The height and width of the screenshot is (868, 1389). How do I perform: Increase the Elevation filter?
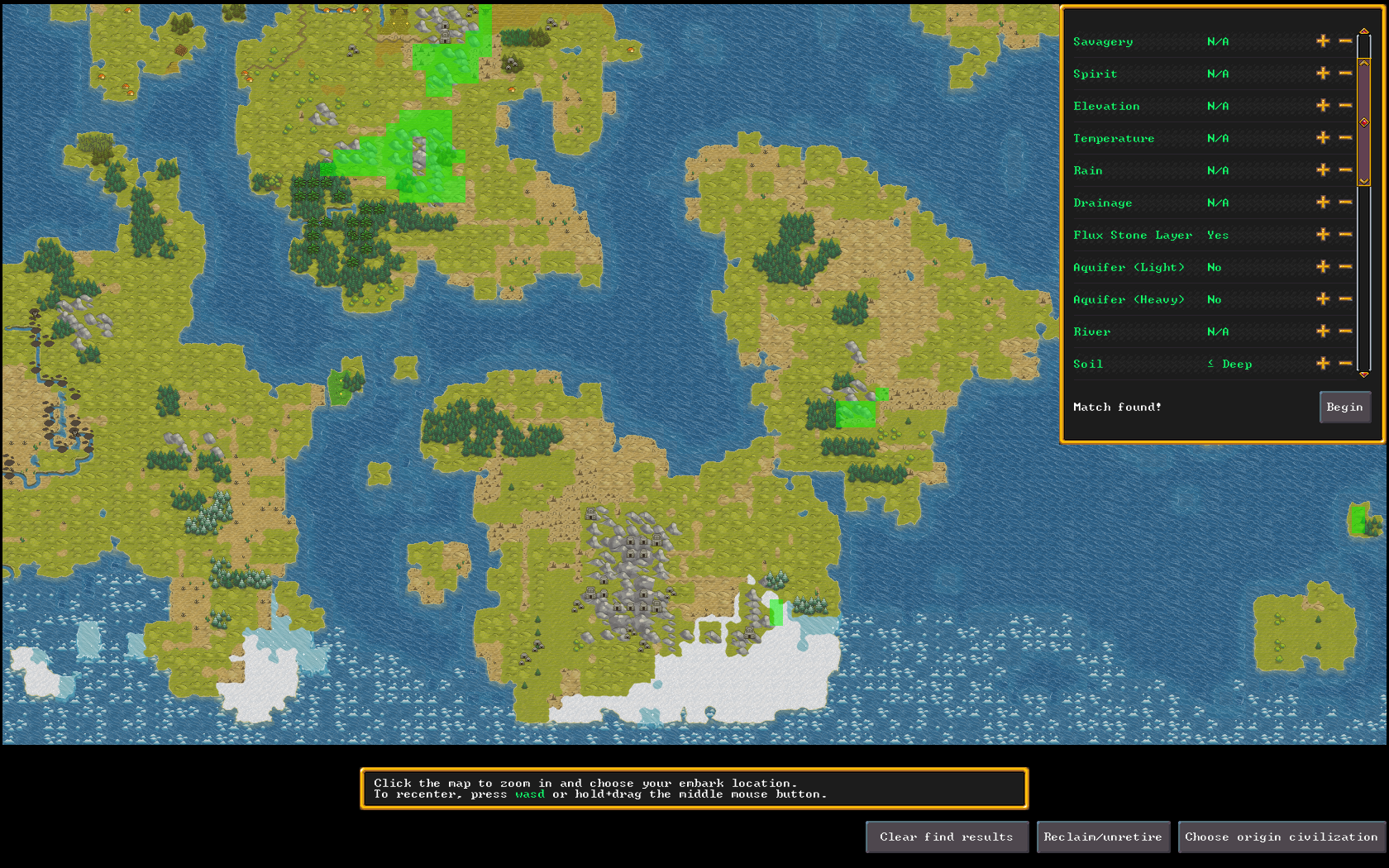[1323, 106]
